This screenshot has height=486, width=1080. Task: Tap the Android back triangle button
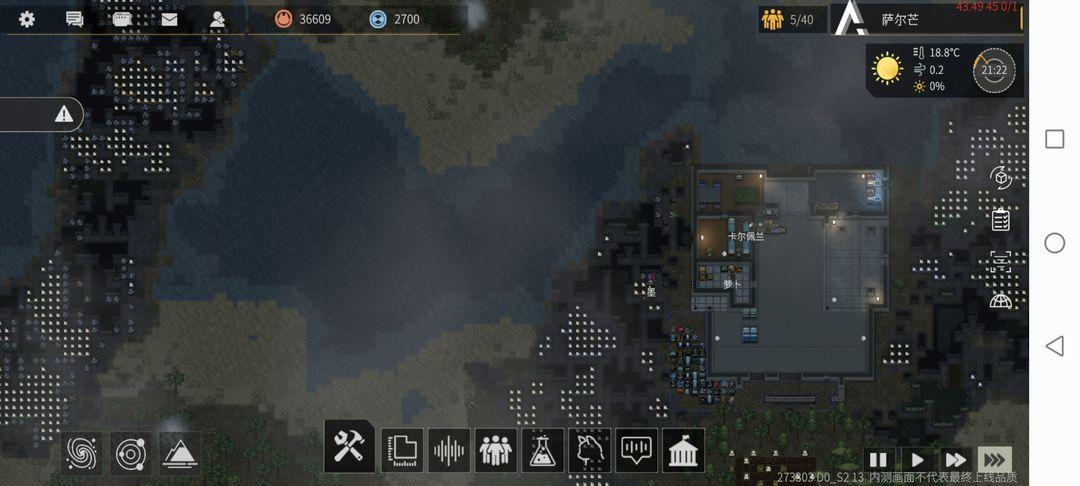coord(1054,346)
